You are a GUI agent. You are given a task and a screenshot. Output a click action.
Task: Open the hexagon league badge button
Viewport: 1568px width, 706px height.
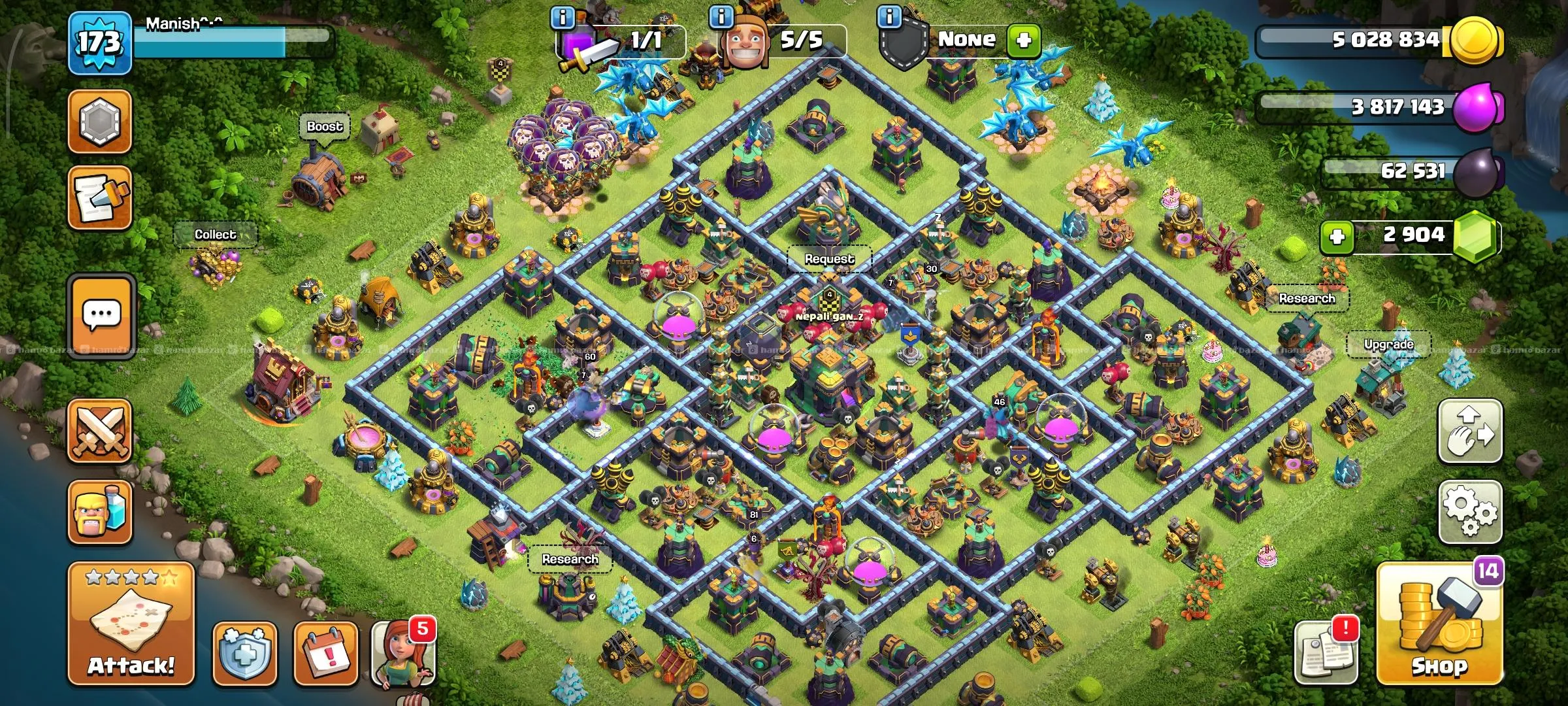(100, 121)
